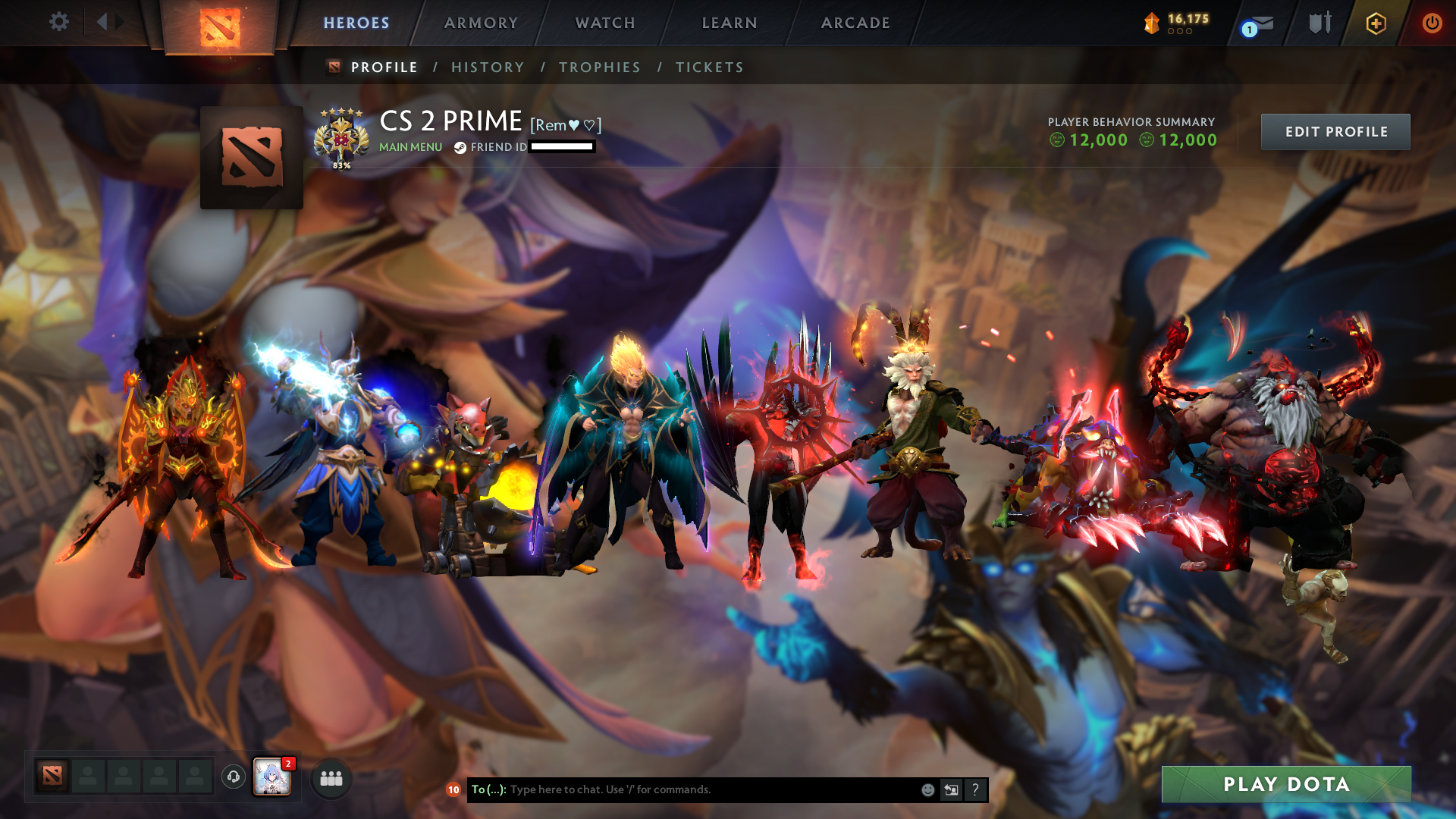Viewport: 1456px width, 819px height.
Task: Click the screenshot share icon beside chat
Action: [x=952, y=789]
